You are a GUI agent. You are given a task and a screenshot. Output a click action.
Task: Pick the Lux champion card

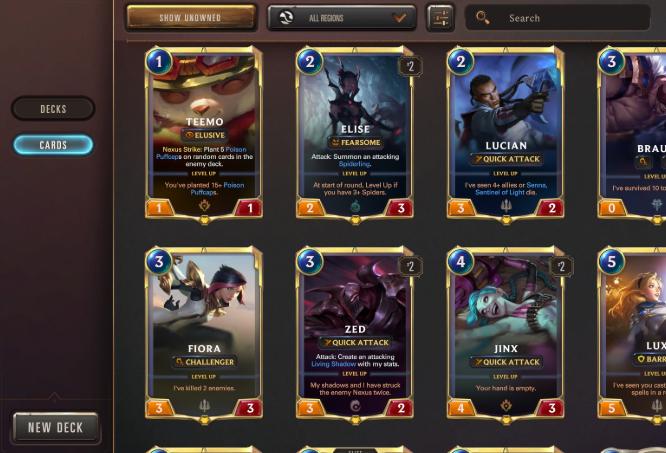point(637,335)
